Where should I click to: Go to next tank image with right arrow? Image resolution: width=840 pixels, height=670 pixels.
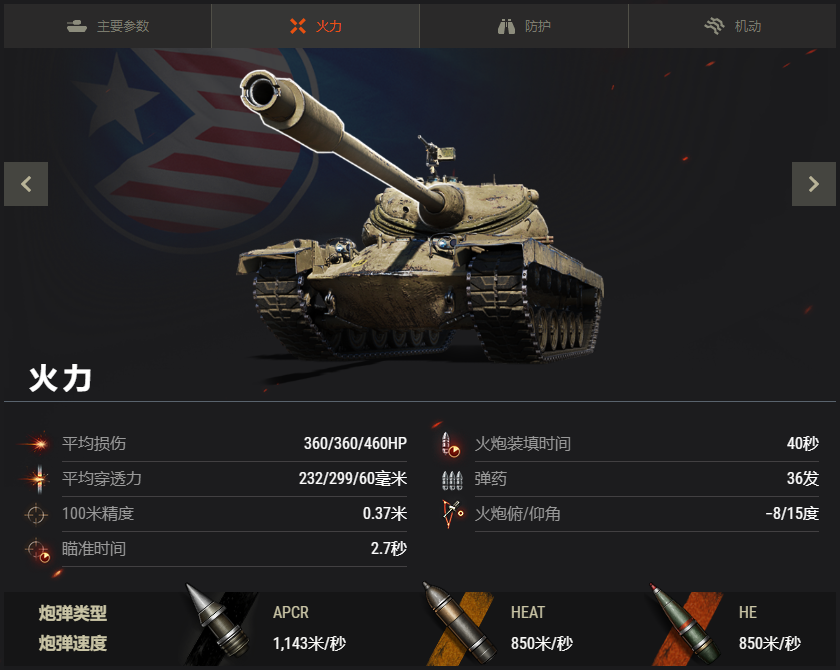click(x=814, y=184)
